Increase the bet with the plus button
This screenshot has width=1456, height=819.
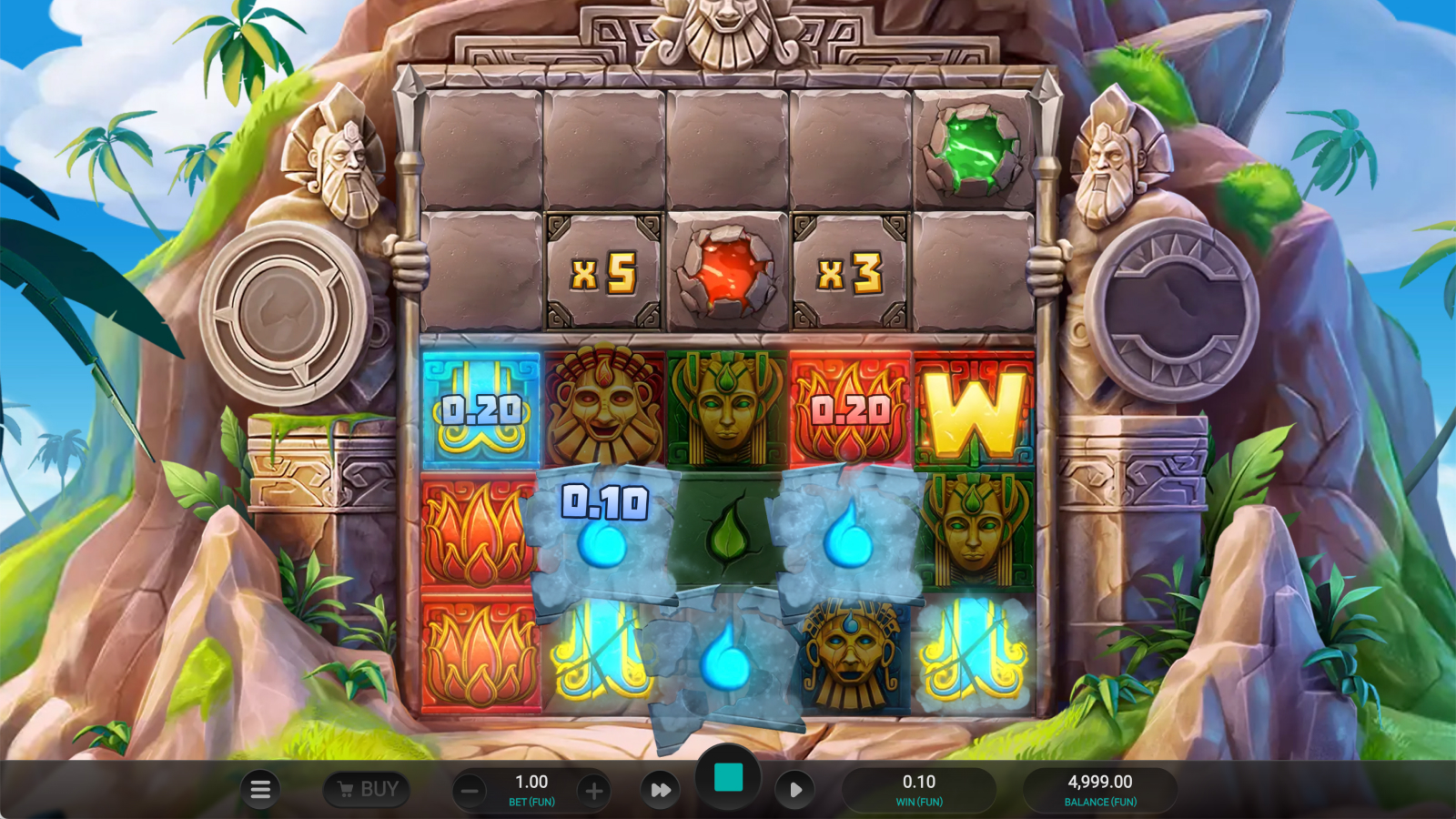tap(595, 789)
